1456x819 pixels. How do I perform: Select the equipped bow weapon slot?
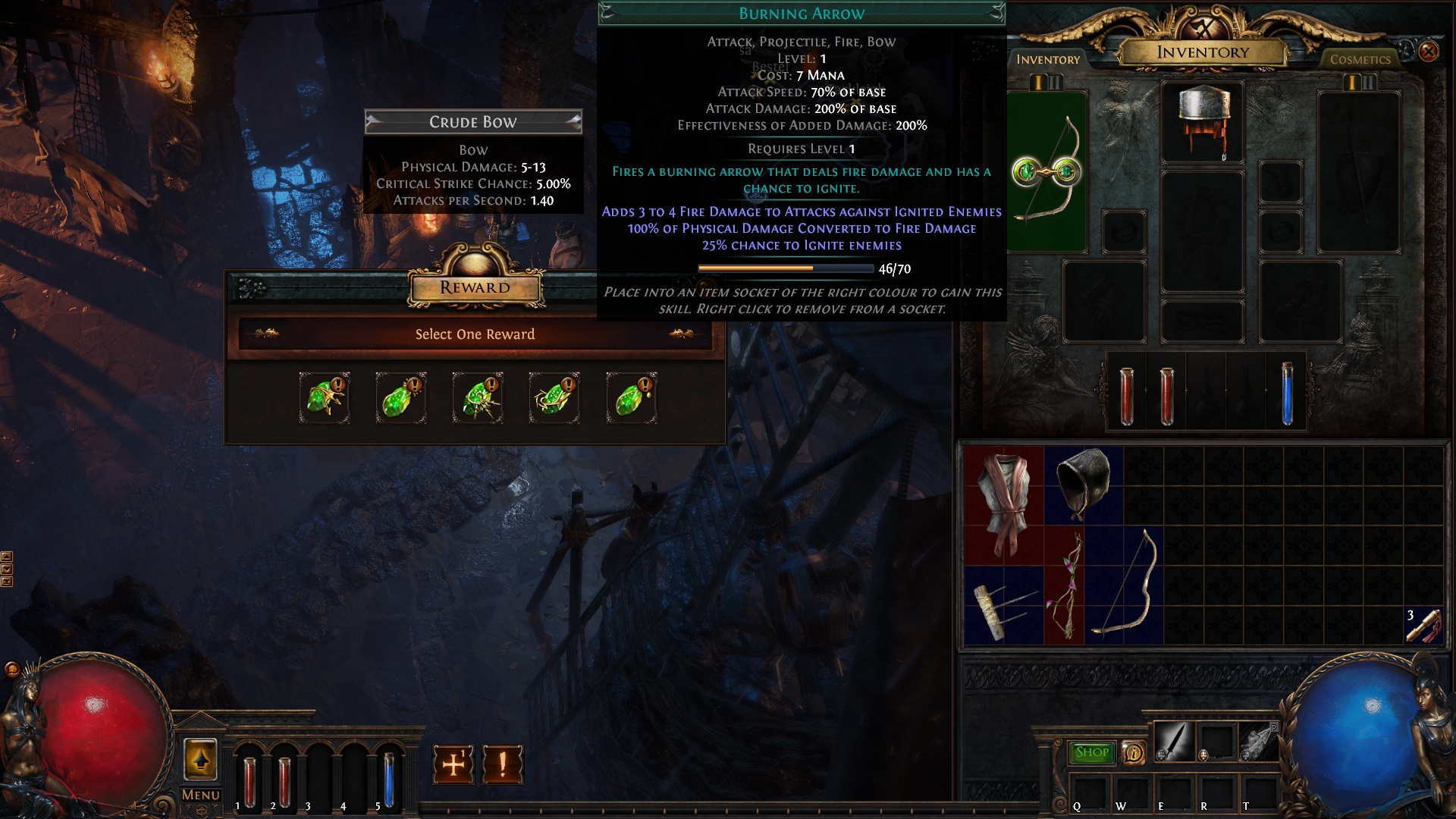coord(1047,171)
